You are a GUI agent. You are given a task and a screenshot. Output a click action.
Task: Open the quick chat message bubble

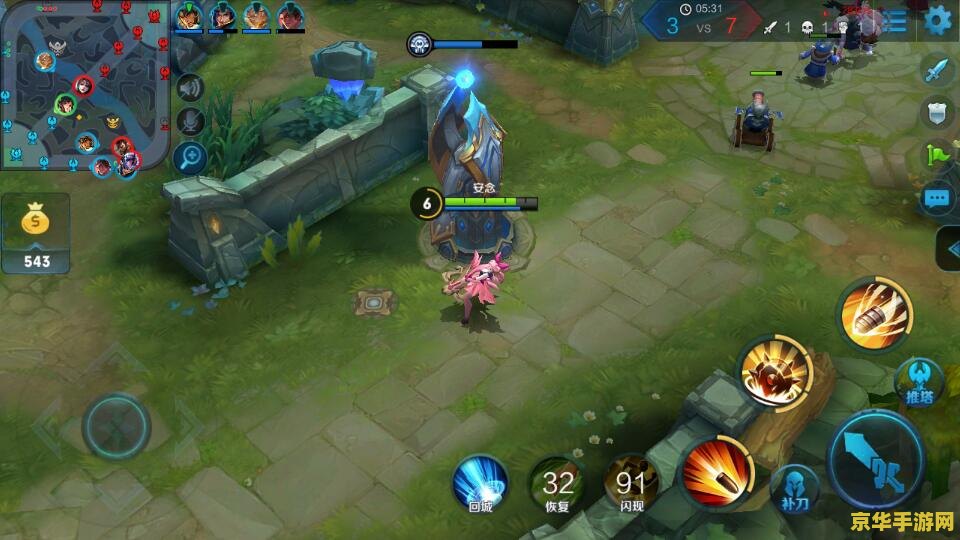936,198
